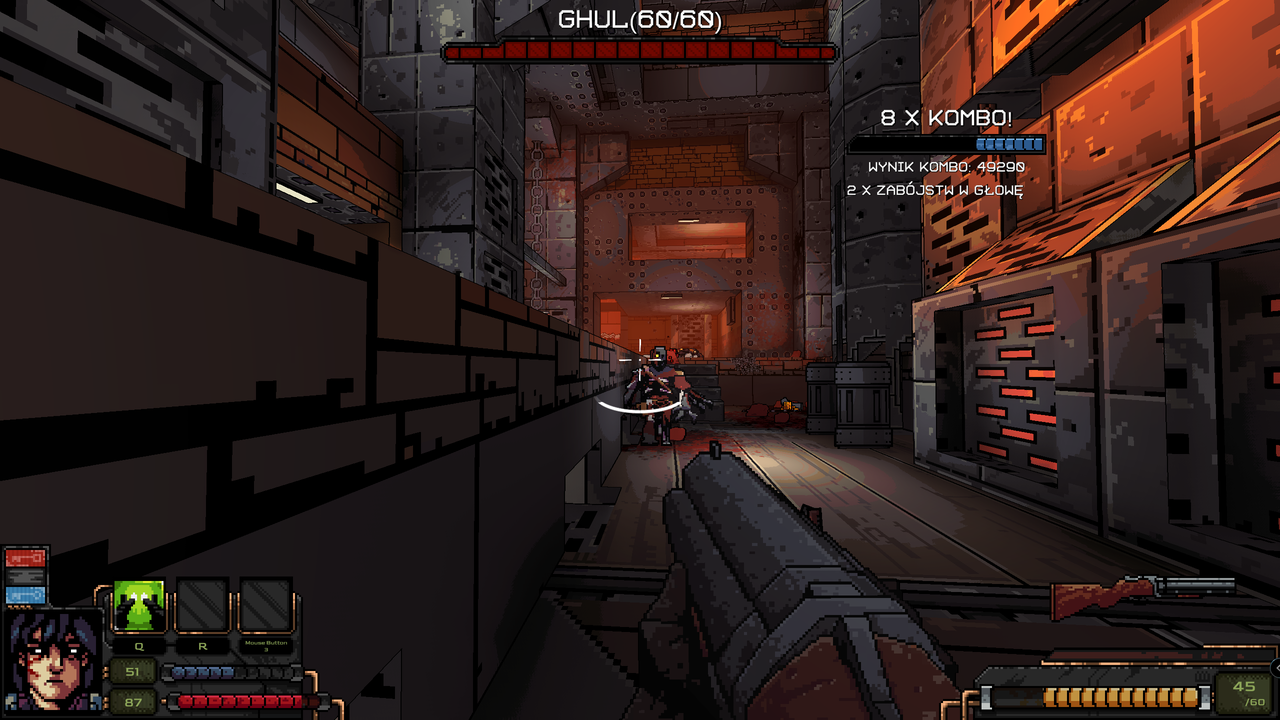Click the blue card indicator above the portrait
The width and height of the screenshot is (1280, 720).
tap(25, 597)
